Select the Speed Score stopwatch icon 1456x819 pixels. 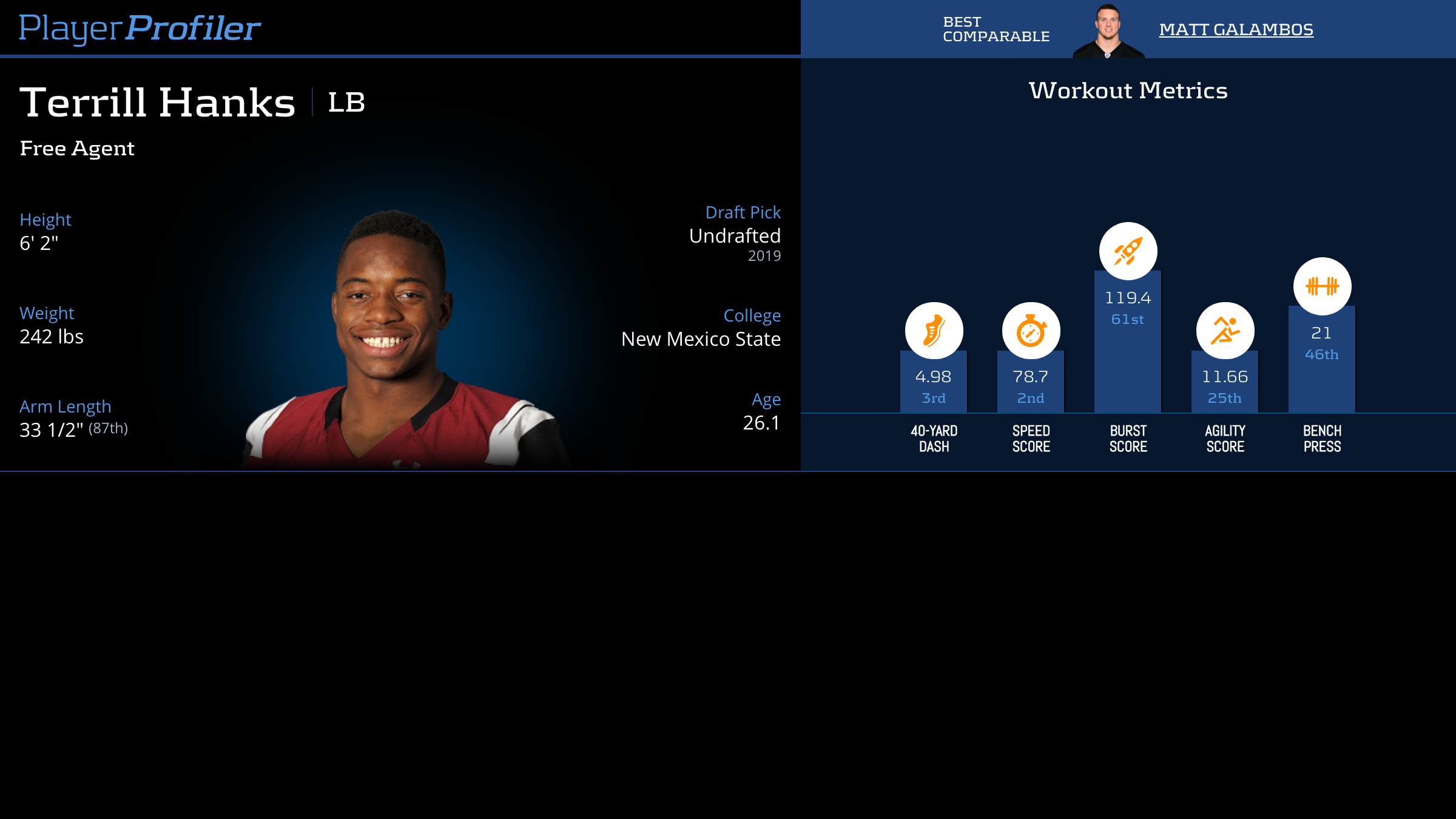1031,331
